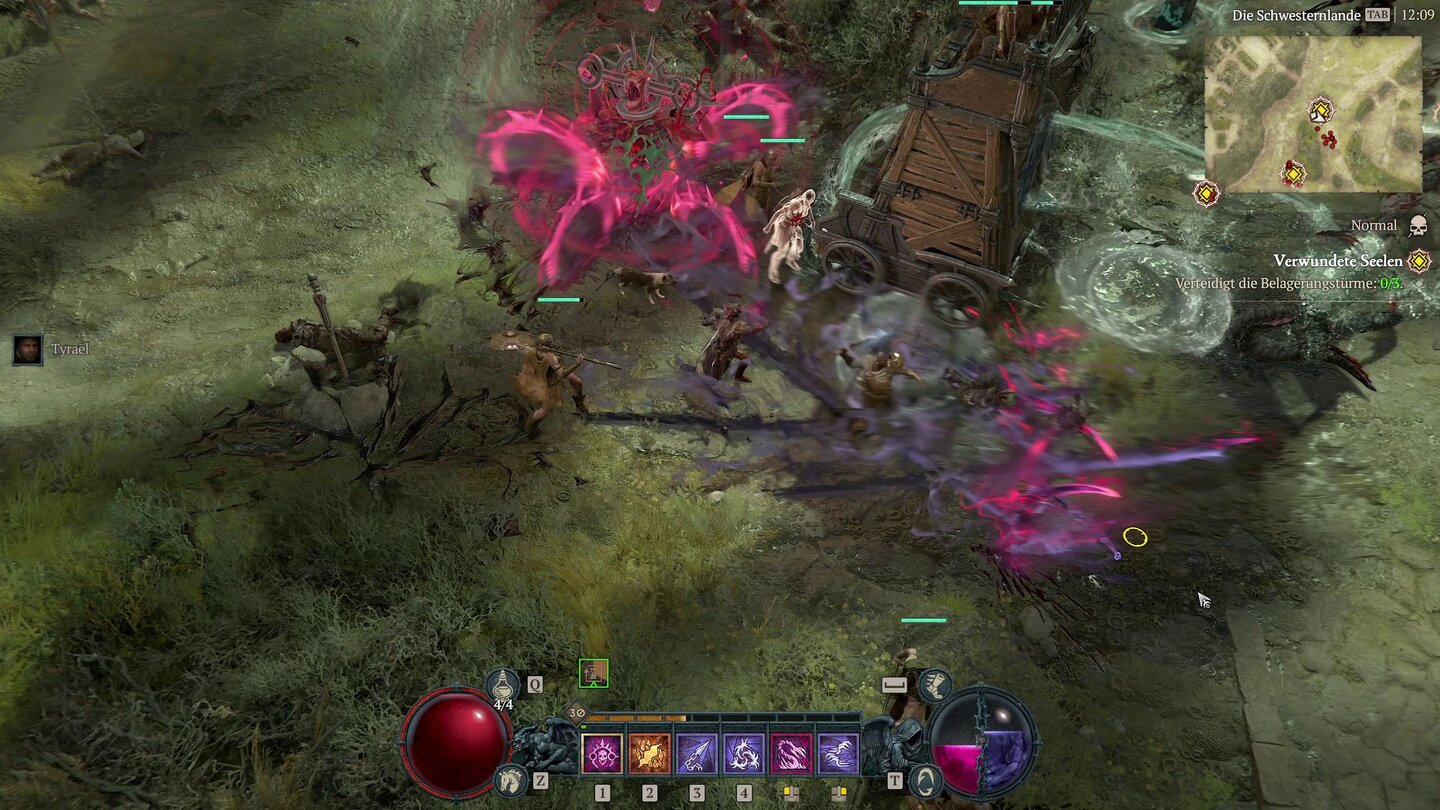This screenshot has height=810, width=1440.
Task: Click the skull icon beside Normal difficulty
Action: pos(1417,226)
